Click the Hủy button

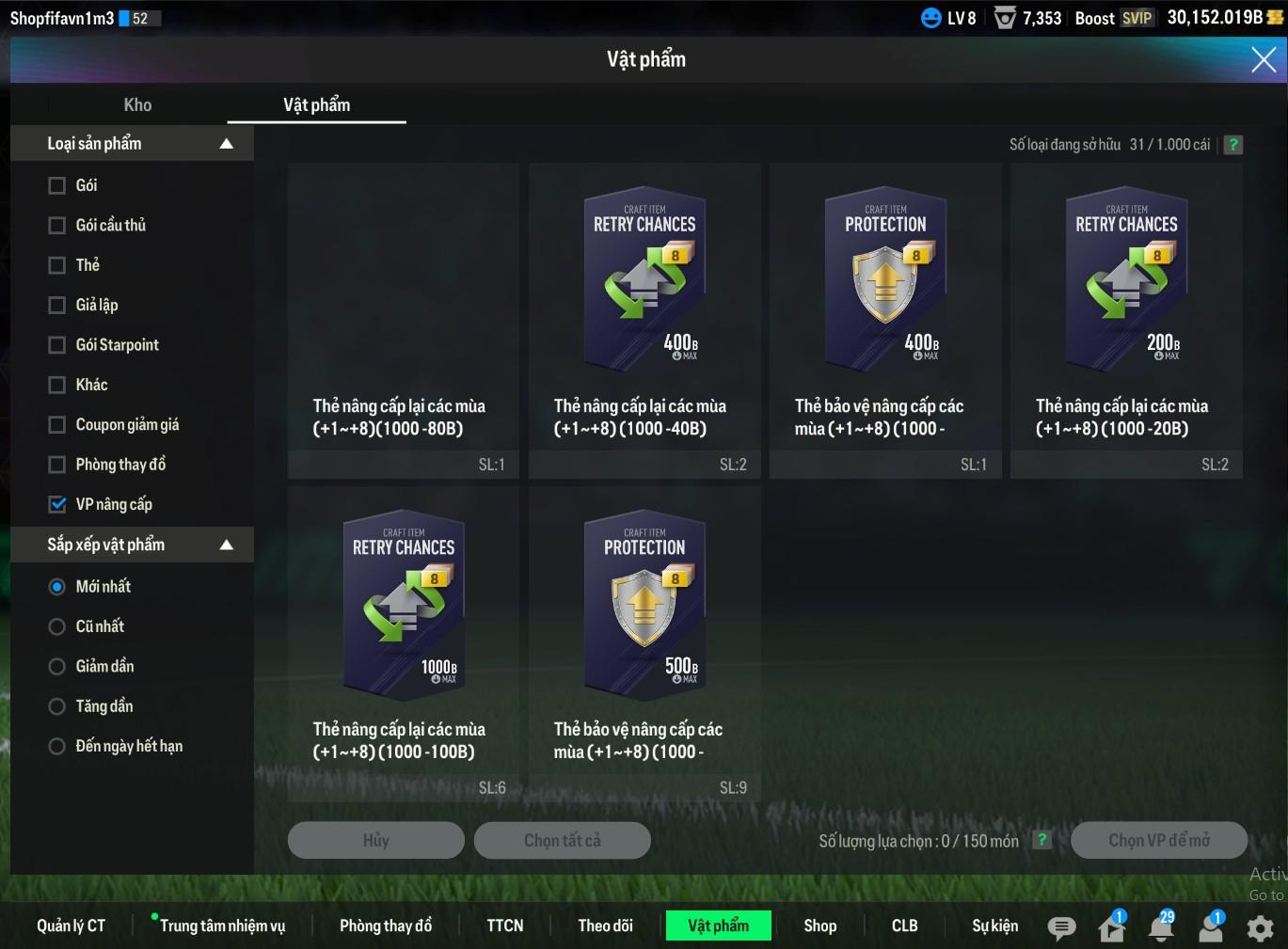pos(375,840)
